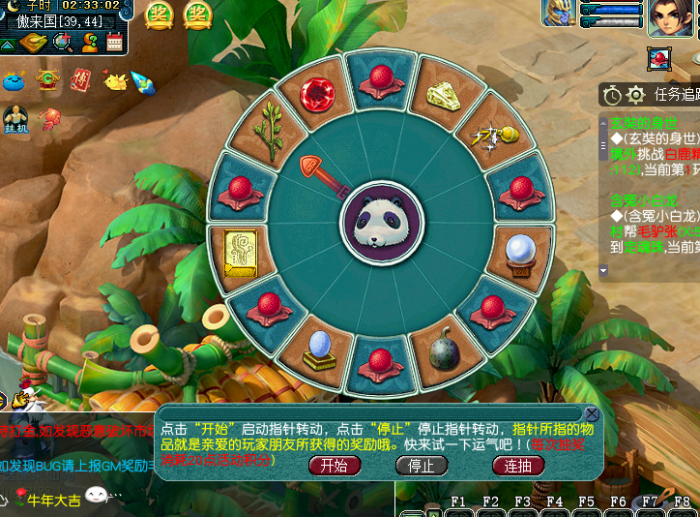This screenshot has height=517, width=700.
Task: Start the prize wheel with 开始
Action: point(334,465)
